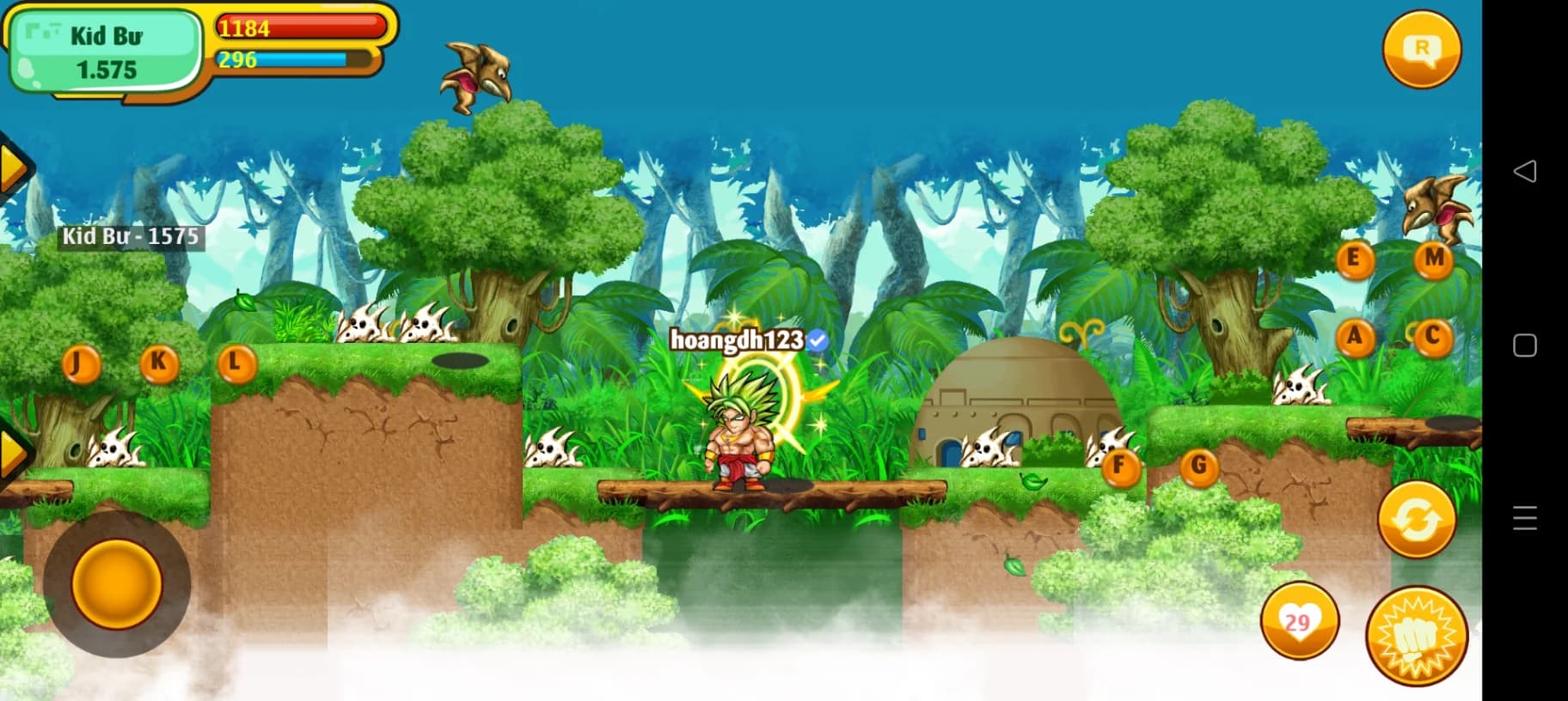
Task: Select the orange F skill button
Action: pos(1119,467)
